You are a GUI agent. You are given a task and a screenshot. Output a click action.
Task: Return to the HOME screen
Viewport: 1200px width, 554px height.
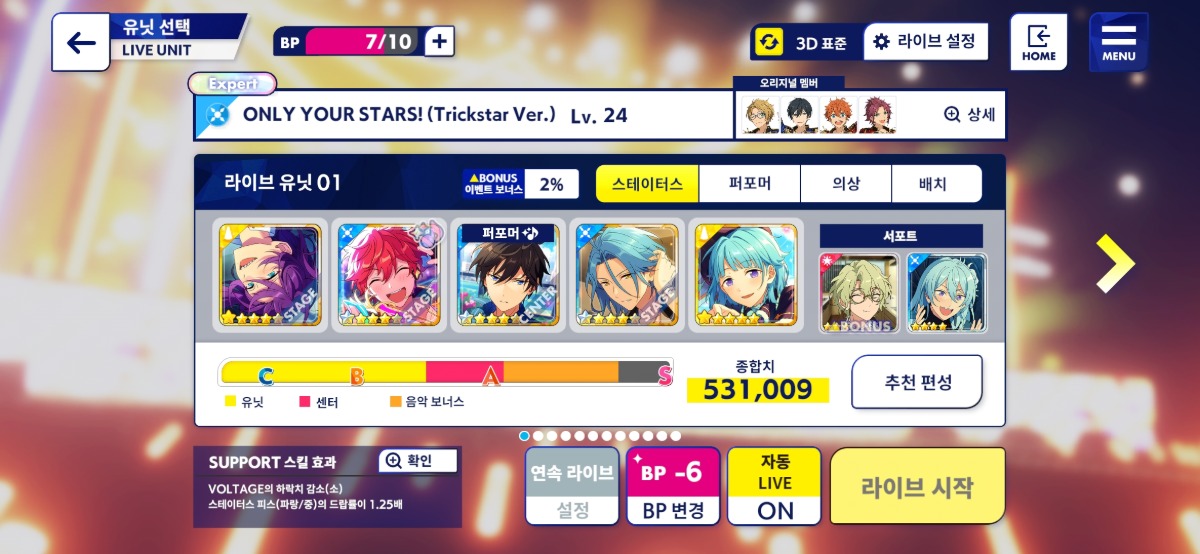tap(1038, 42)
